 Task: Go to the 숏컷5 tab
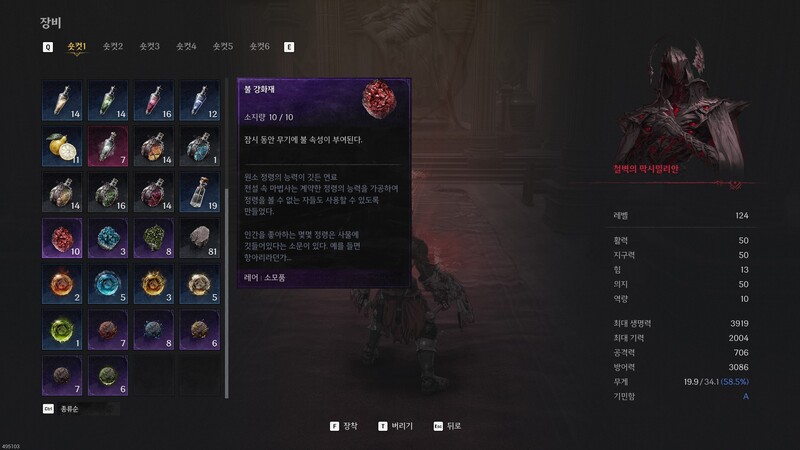pyautogui.click(x=223, y=46)
